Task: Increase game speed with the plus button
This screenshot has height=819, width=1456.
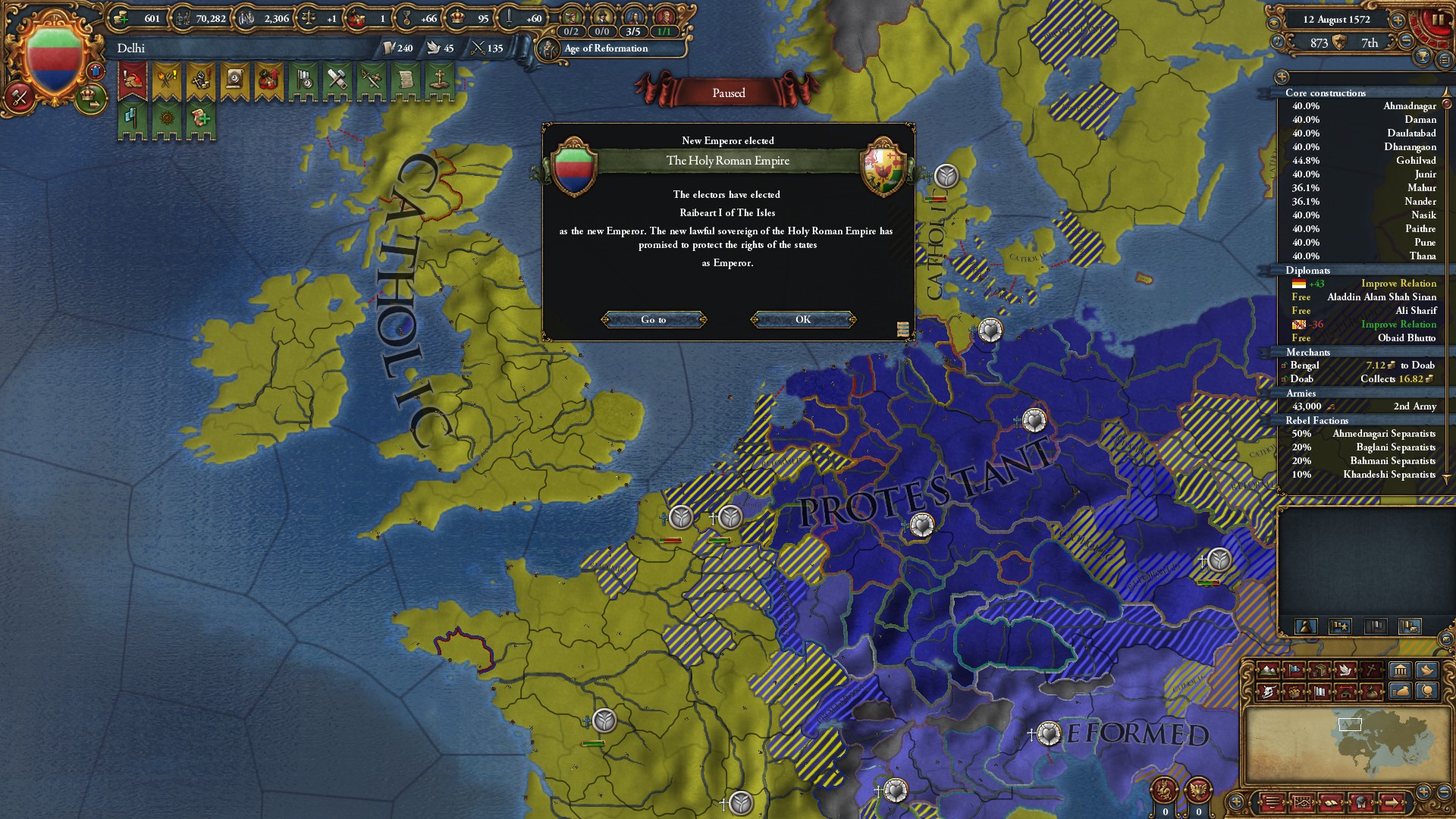Action: [1397, 21]
